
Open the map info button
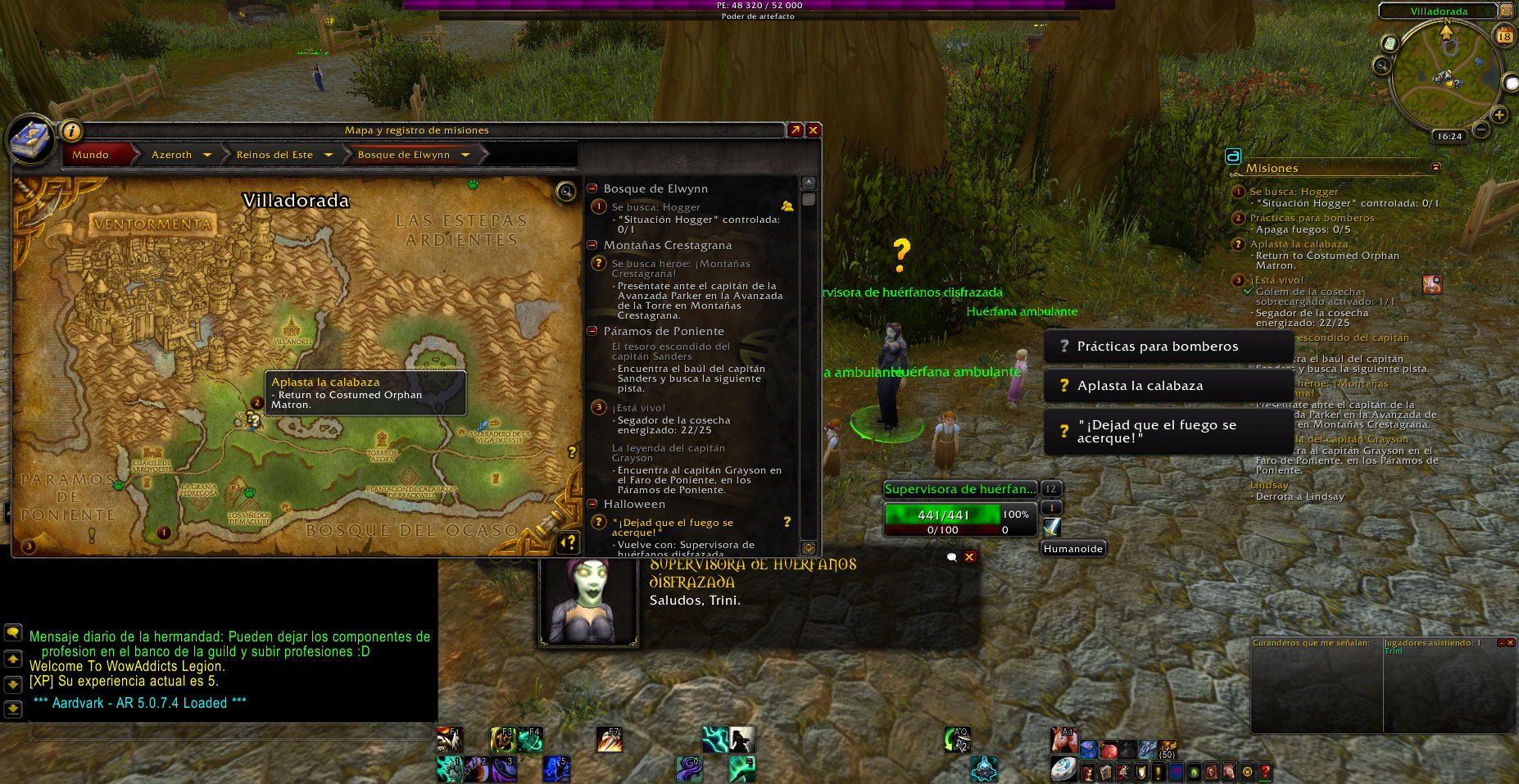pos(71,130)
